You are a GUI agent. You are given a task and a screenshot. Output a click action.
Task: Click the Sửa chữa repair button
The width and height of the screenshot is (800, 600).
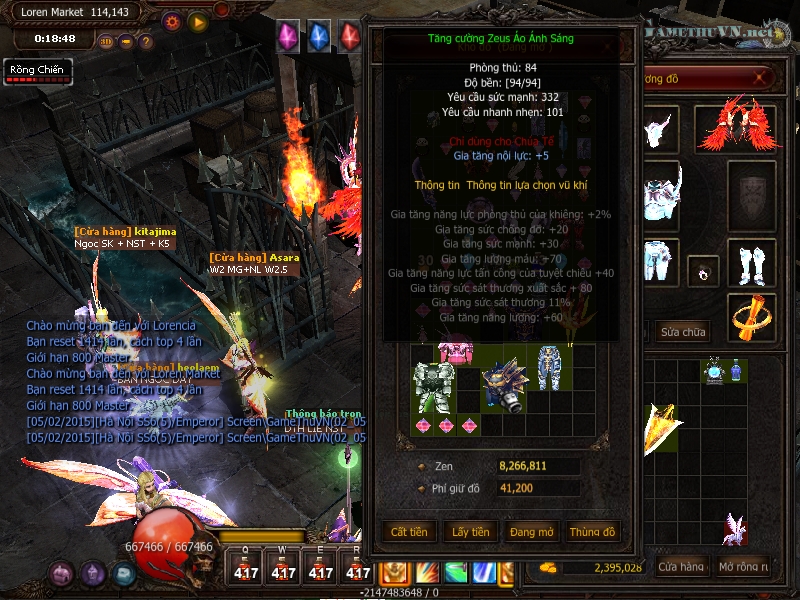(683, 332)
